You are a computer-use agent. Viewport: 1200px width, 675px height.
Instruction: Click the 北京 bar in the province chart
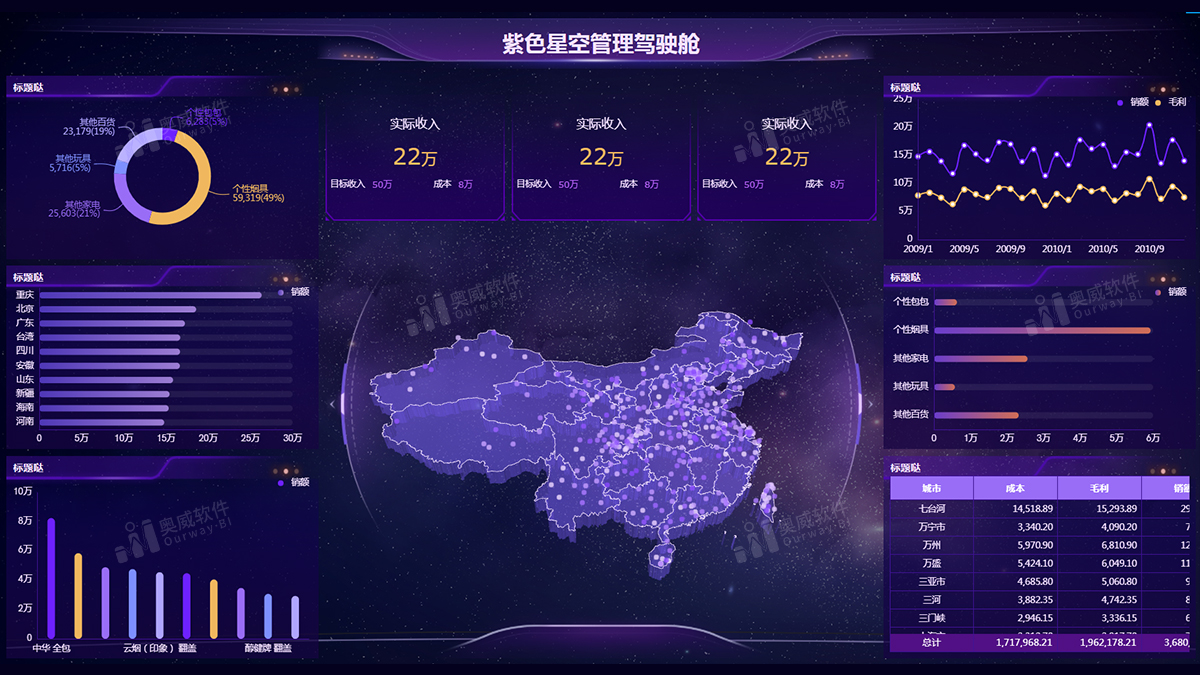click(x=118, y=309)
